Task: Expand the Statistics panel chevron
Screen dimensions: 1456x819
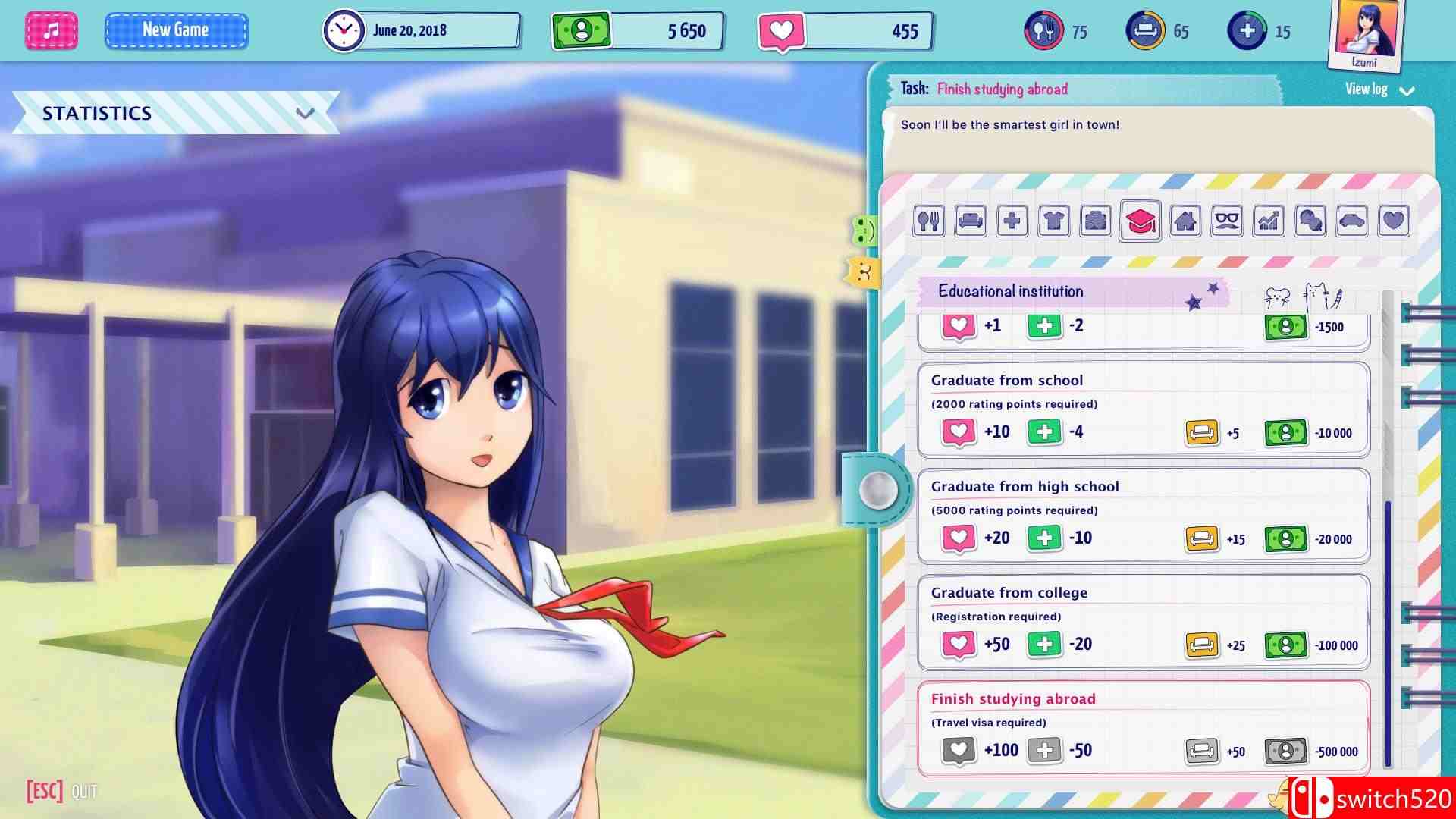Action: coord(306,114)
